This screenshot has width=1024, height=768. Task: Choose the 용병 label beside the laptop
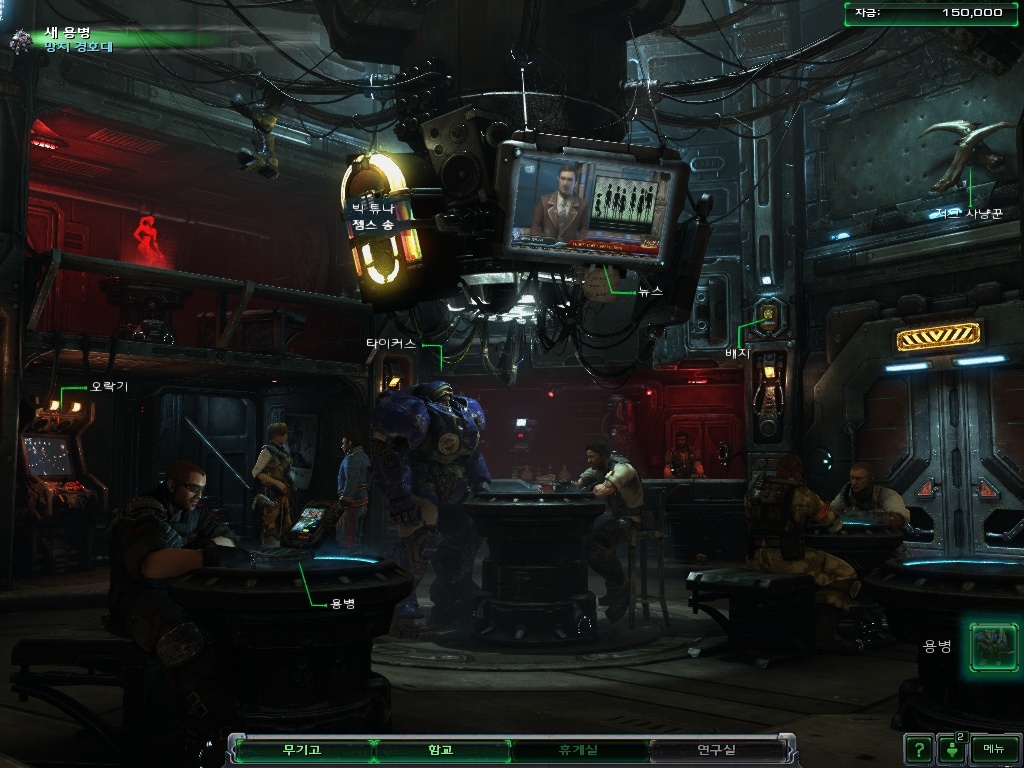pyautogui.click(x=342, y=603)
